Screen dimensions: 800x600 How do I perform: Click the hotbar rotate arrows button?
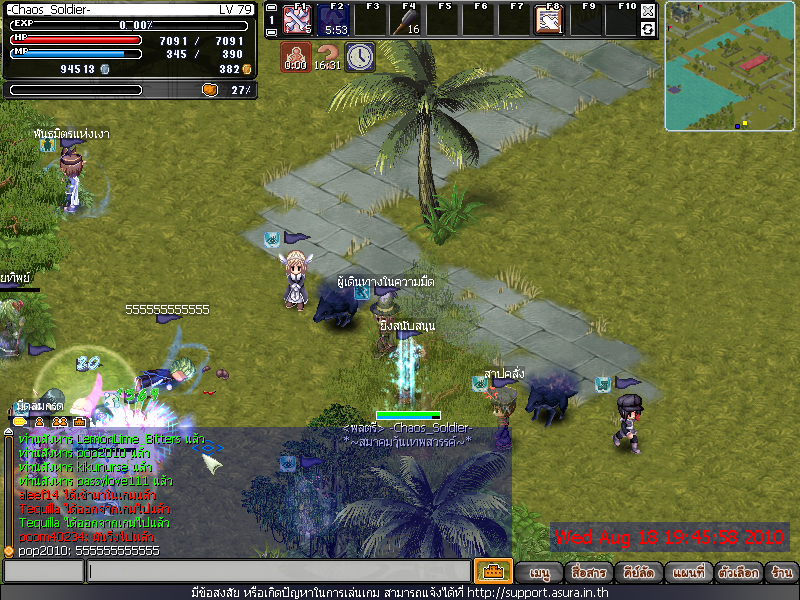pos(648,29)
